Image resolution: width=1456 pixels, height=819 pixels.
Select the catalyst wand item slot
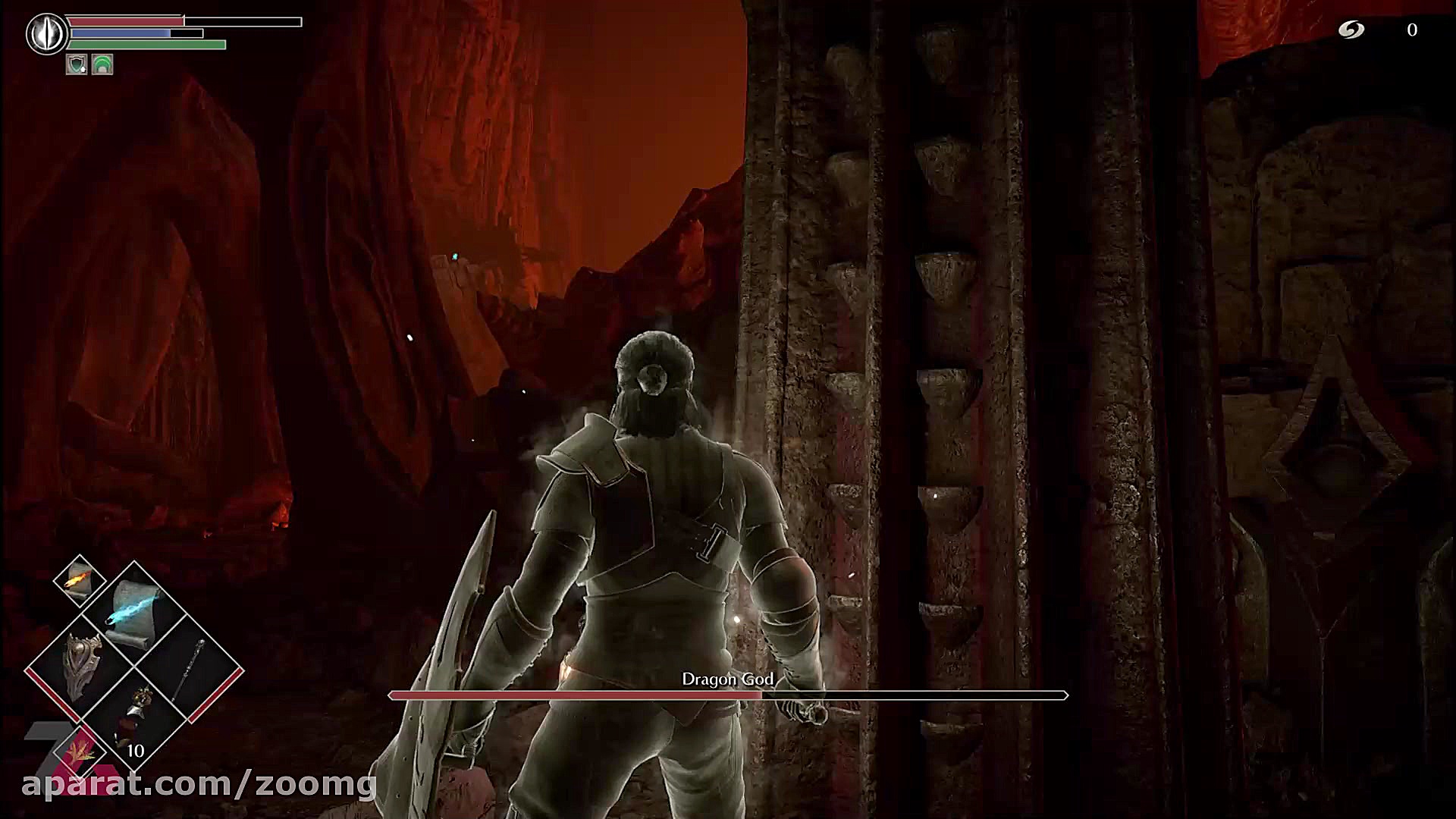coord(190,667)
